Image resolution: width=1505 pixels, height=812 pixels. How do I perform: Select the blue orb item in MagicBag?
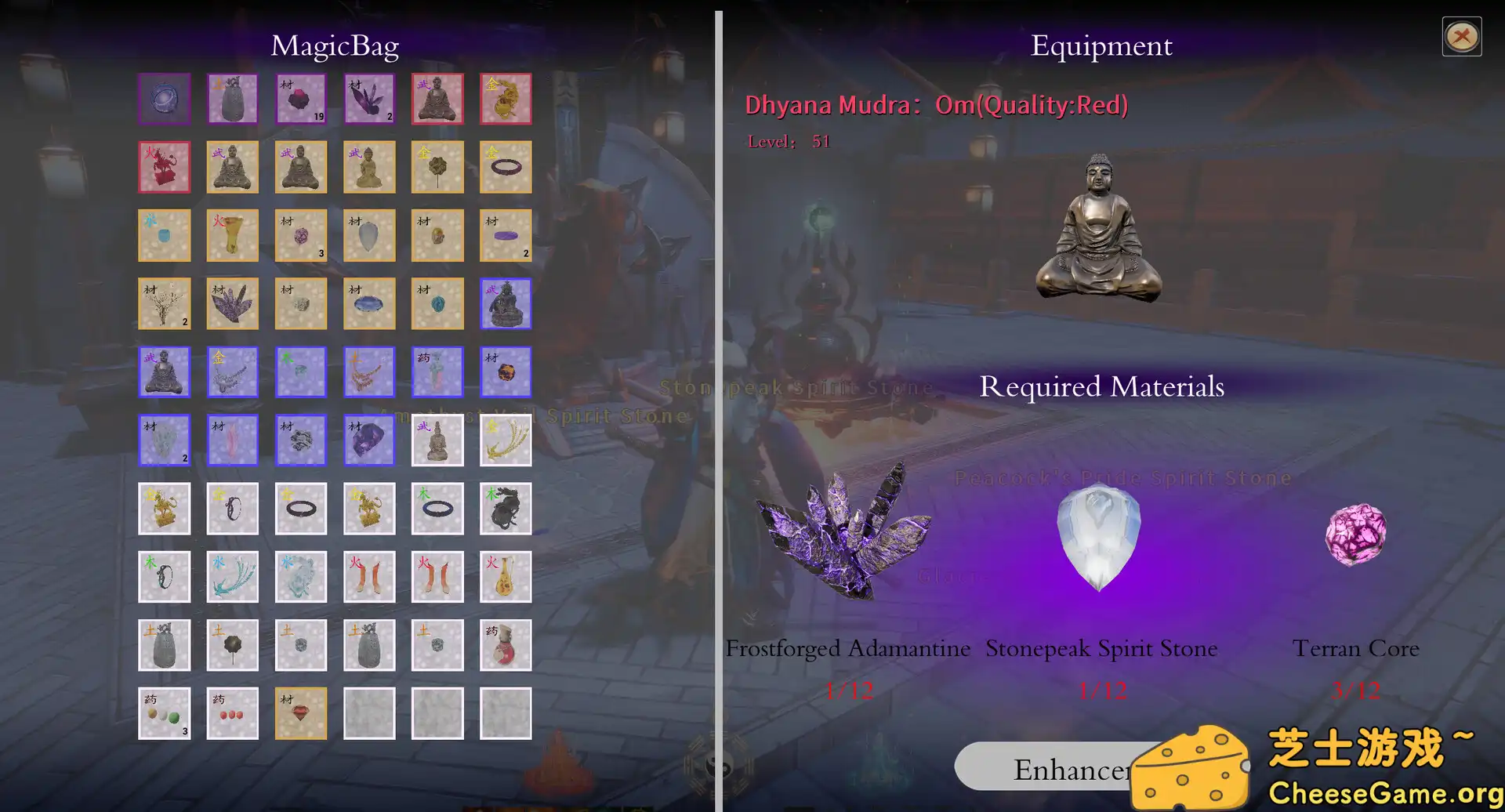point(165,99)
